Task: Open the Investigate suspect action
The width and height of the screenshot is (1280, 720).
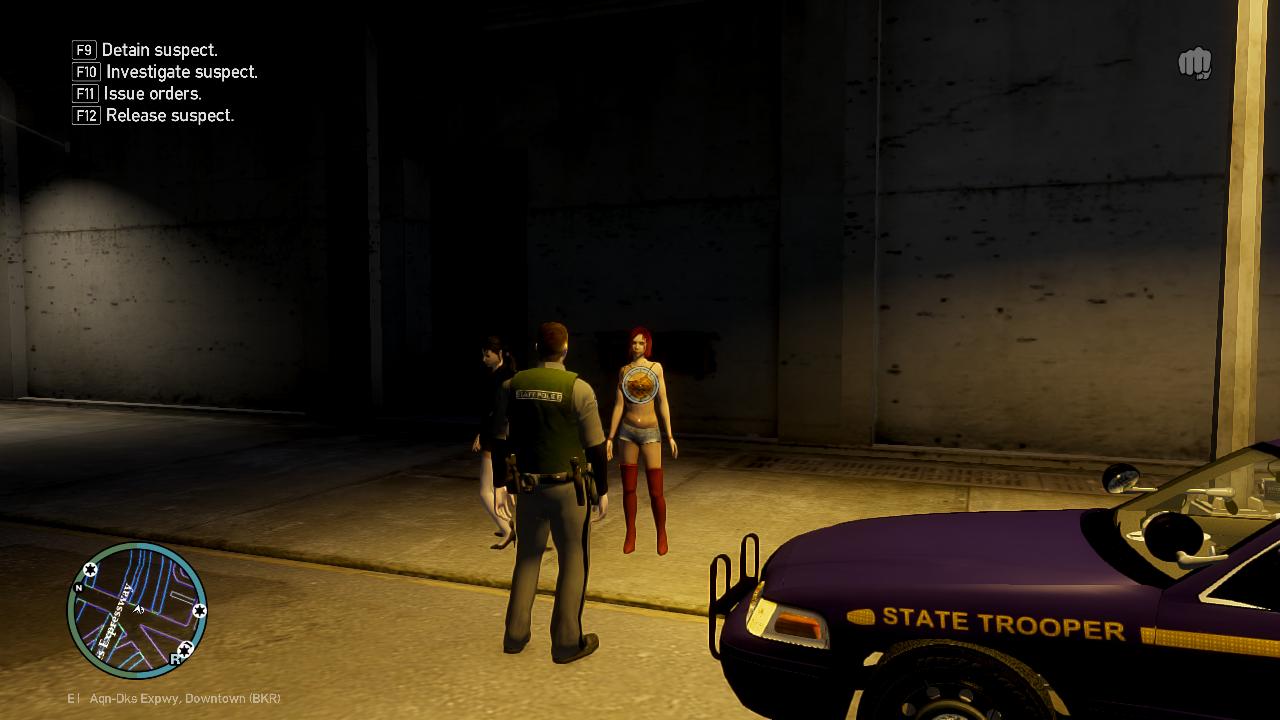Action: coord(180,71)
